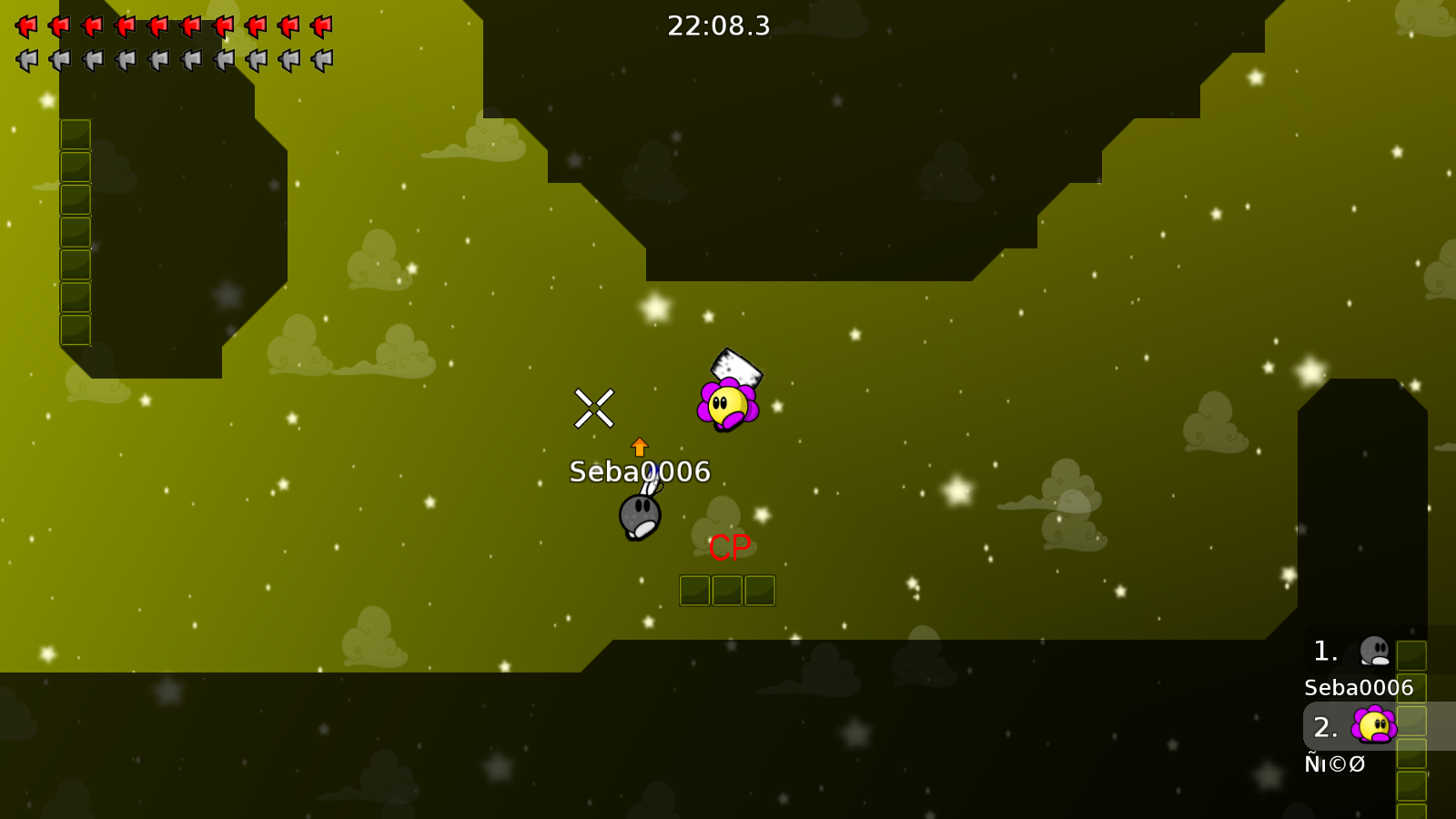Toggle the middle red flag icon
Screen dimensions: 1456x819
click(156, 25)
